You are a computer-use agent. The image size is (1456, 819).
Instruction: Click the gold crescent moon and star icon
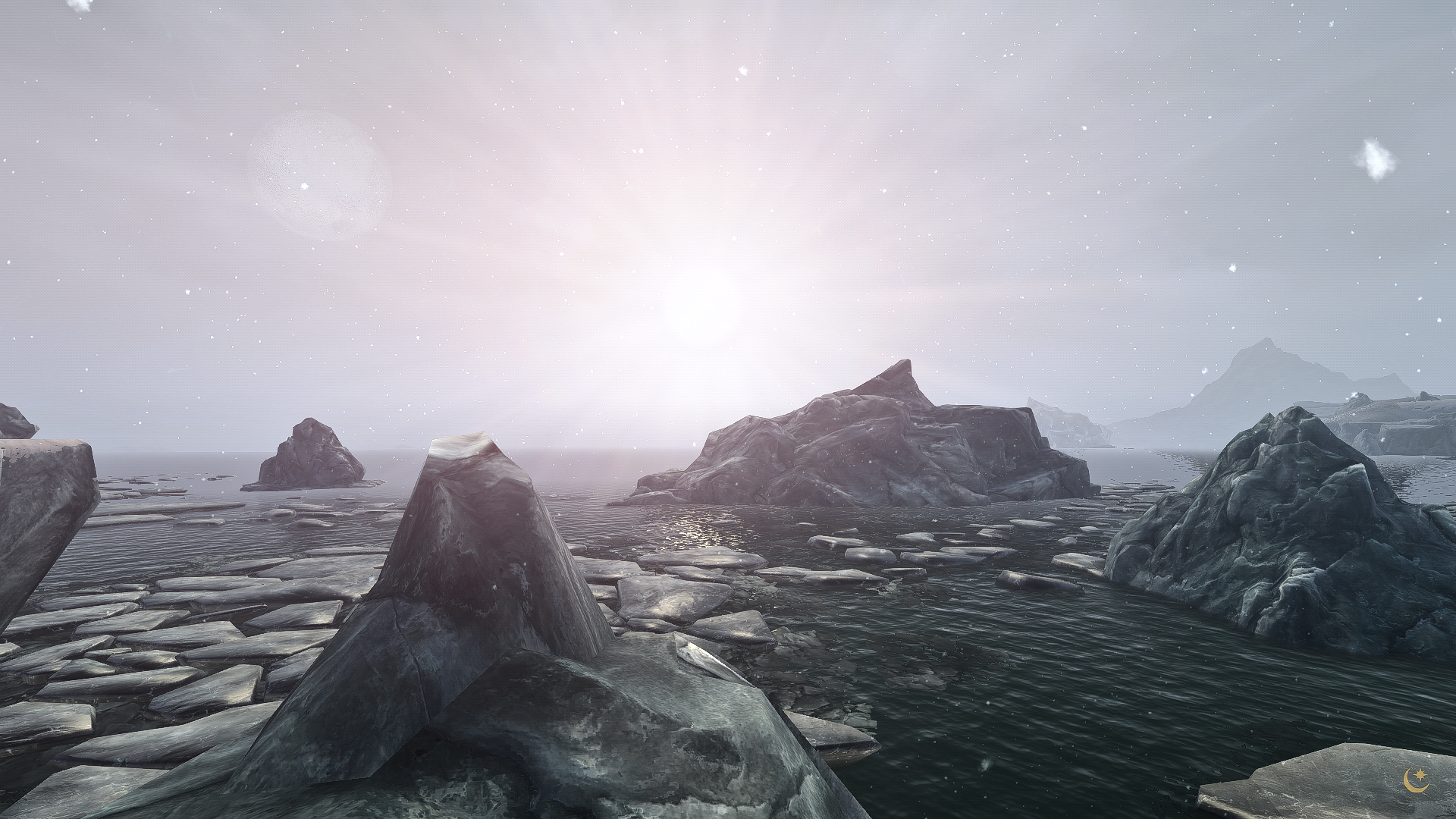coord(1415,781)
